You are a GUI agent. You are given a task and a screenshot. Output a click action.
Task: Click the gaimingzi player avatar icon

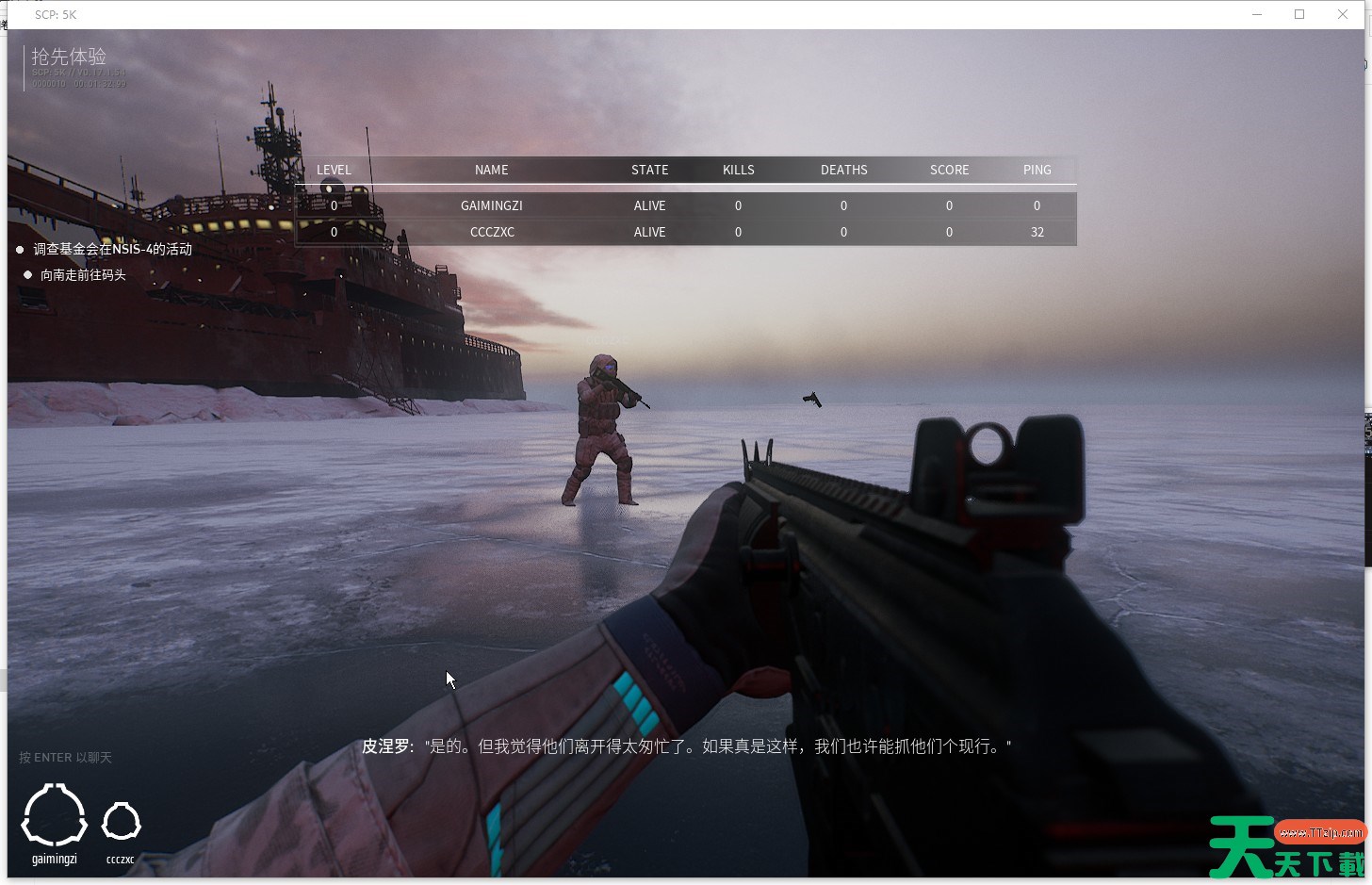[x=55, y=816]
